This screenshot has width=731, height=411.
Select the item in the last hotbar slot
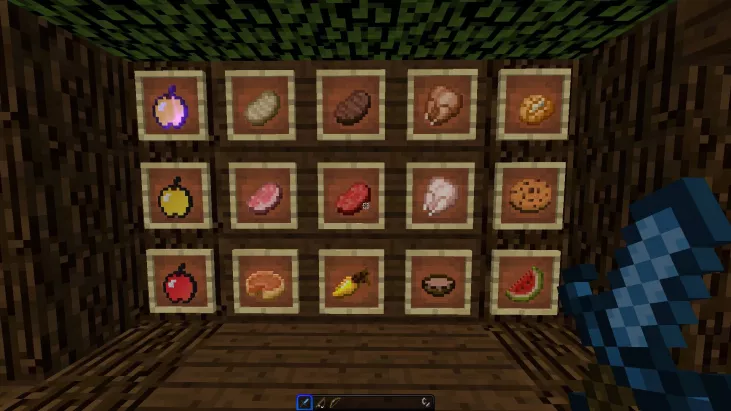[426, 402]
